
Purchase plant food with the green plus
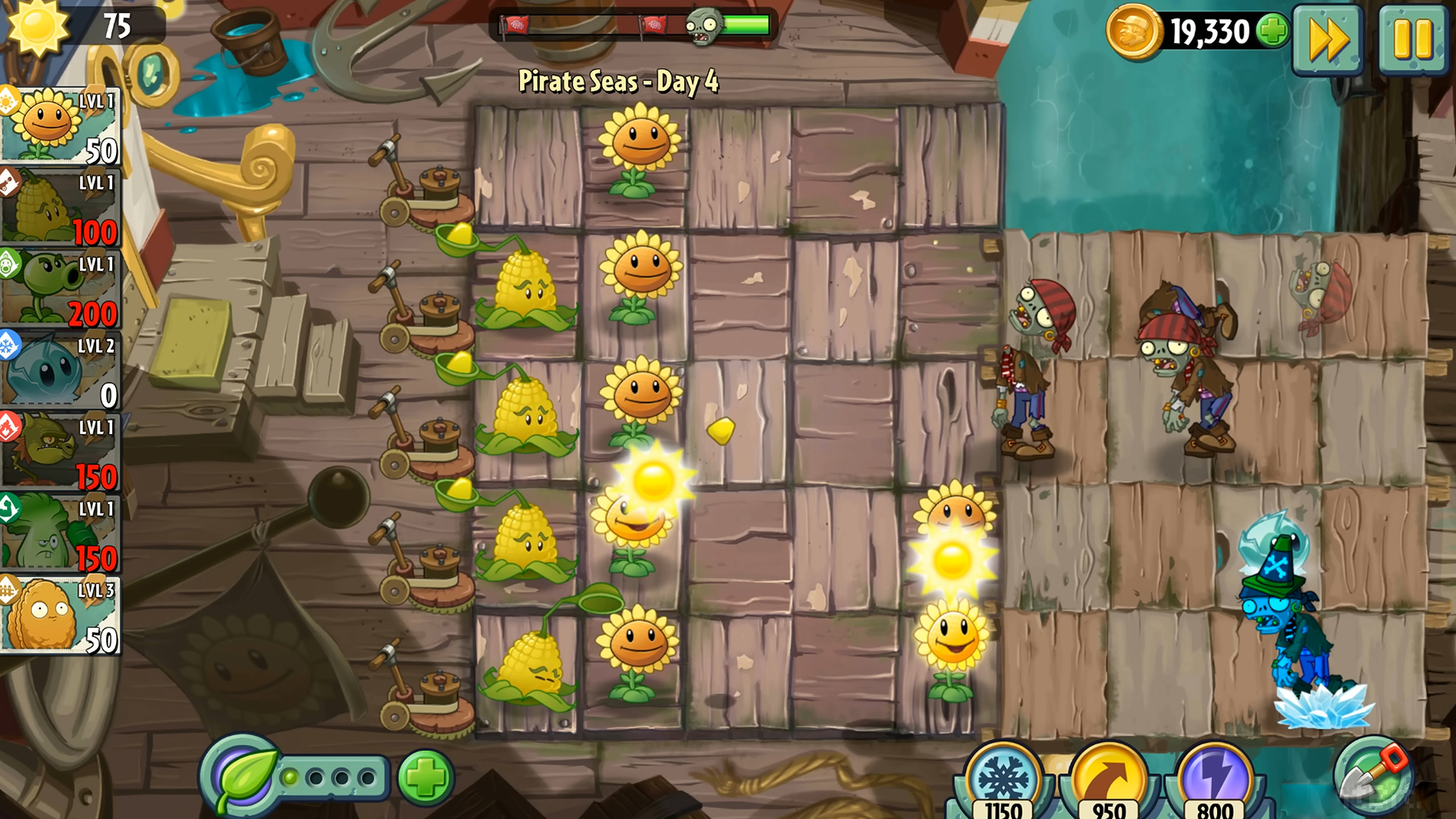pyautogui.click(x=425, y=776)
